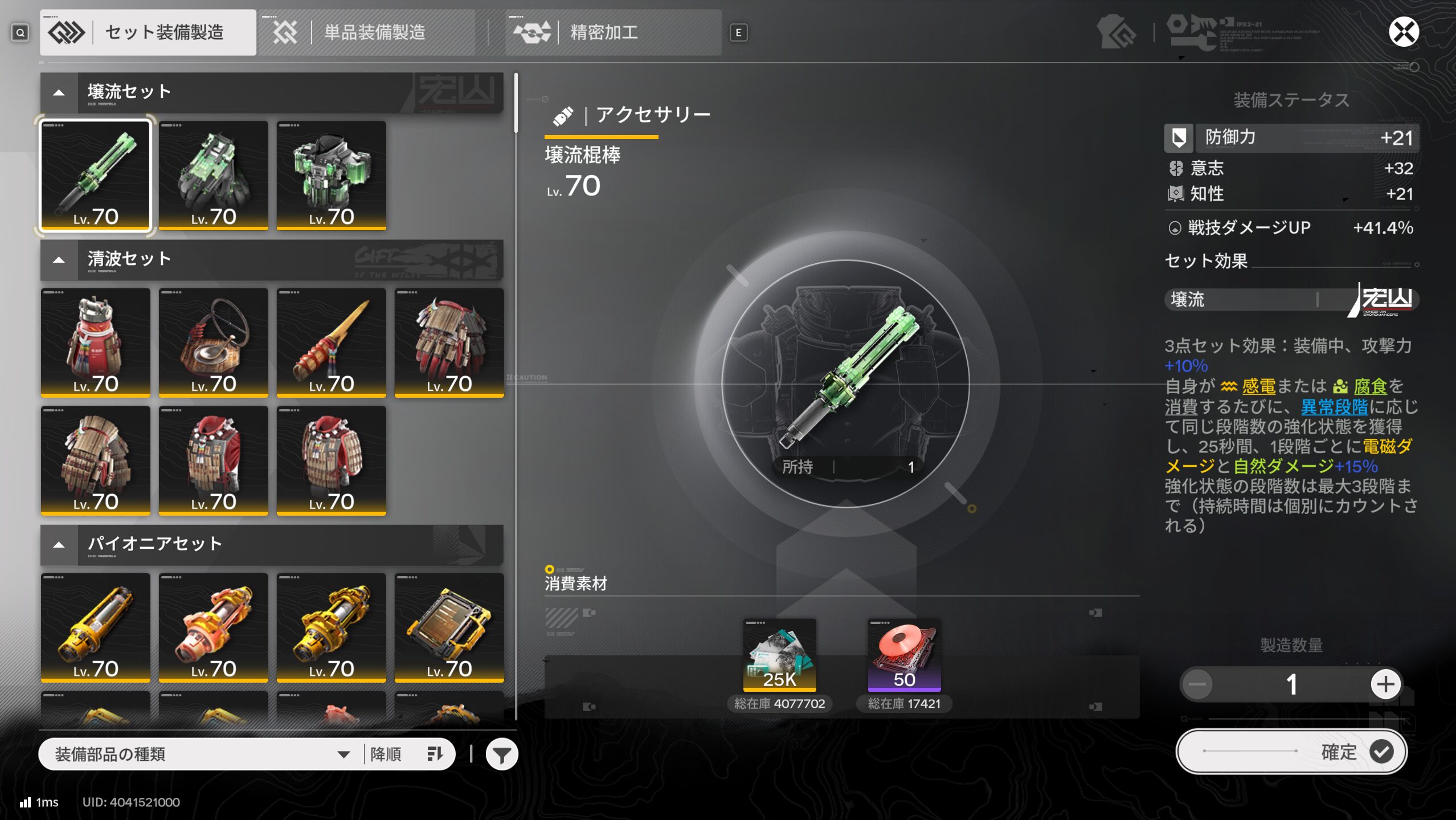Image resolution: width=1456 pixels, height=820 pixels.
Task: Pick the red lantern 清波 item
Action: (95, 342)
